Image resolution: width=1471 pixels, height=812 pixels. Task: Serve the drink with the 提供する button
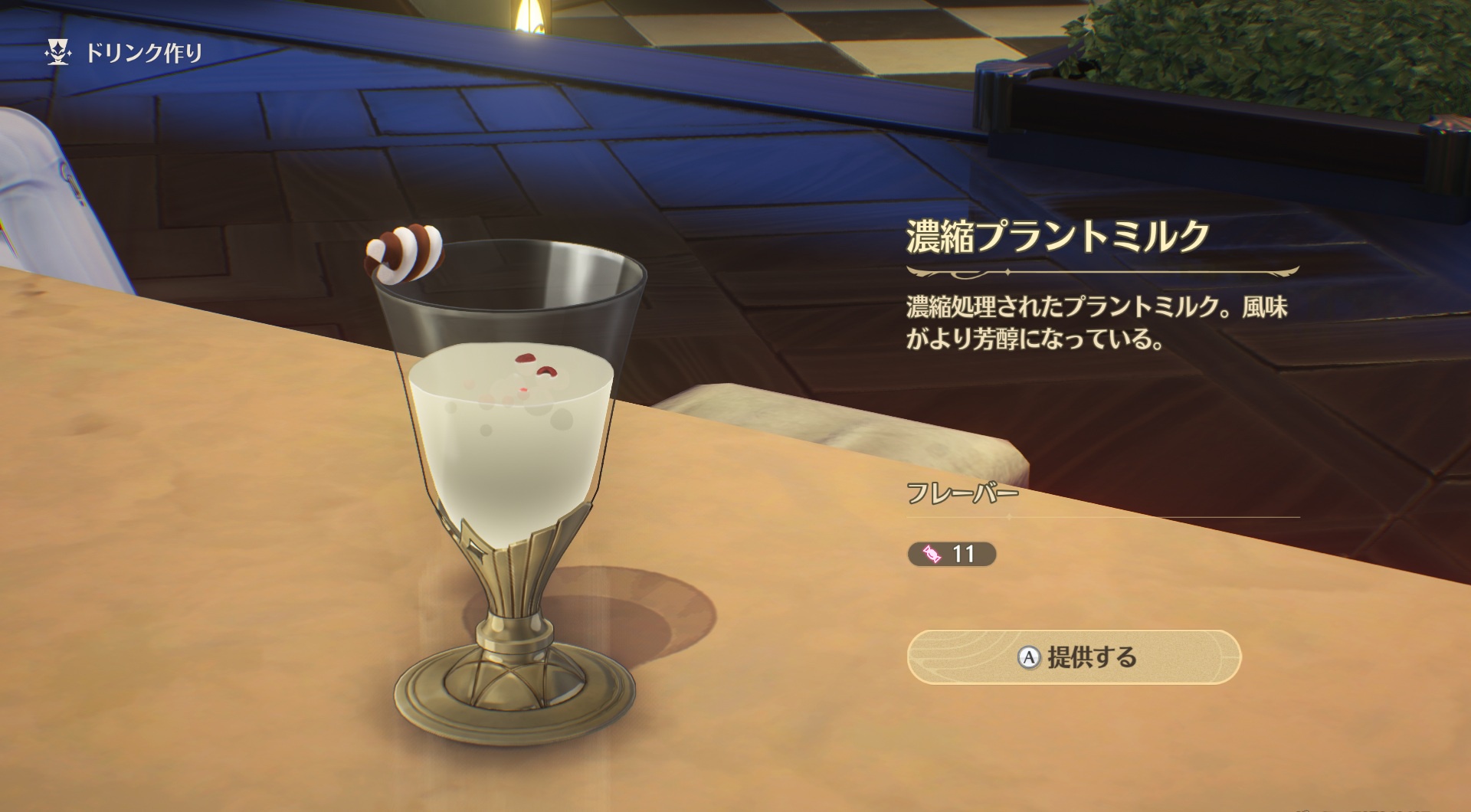[x=1073, y=657]
